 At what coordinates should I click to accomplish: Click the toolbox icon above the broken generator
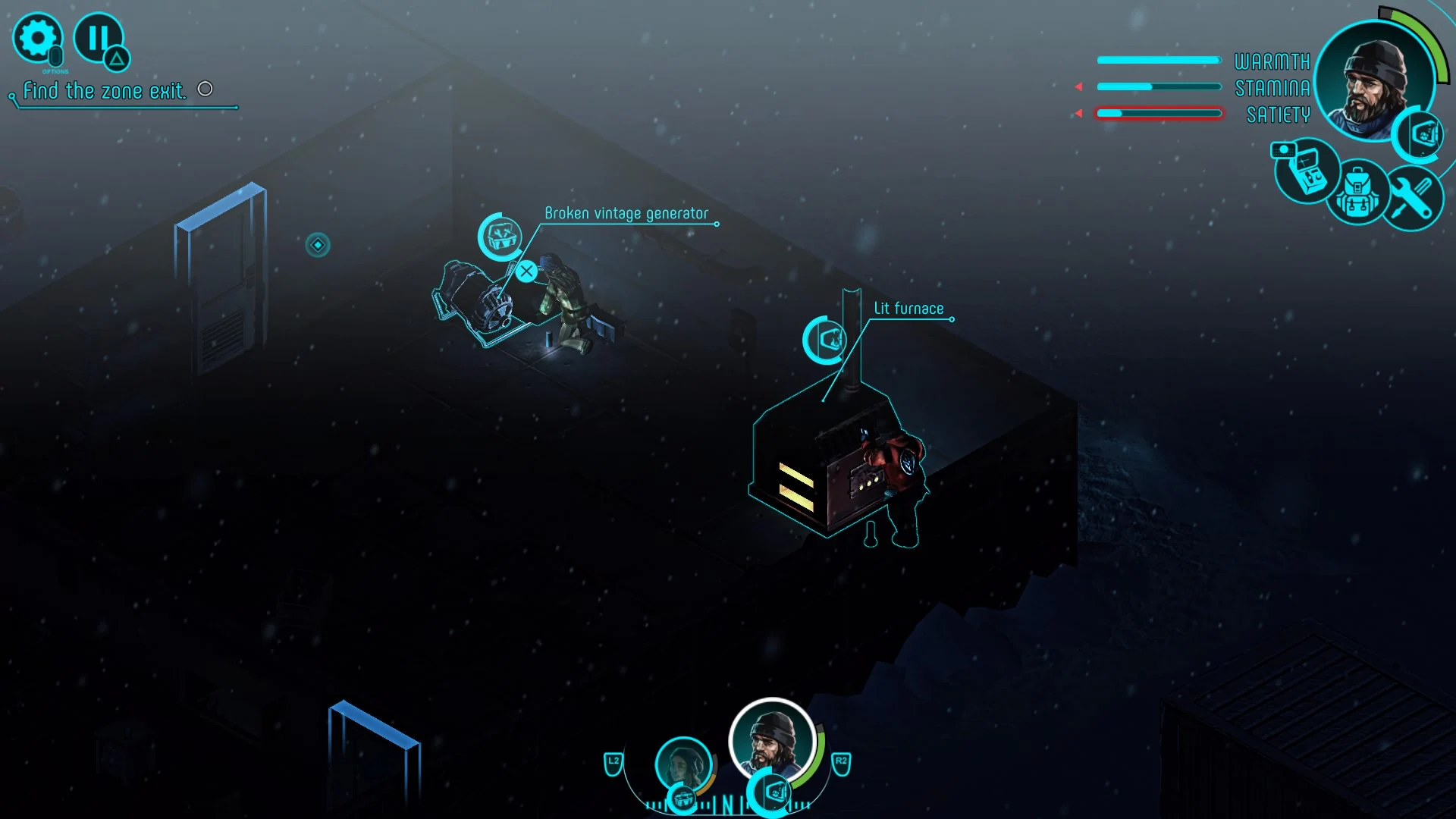[500, 237]
